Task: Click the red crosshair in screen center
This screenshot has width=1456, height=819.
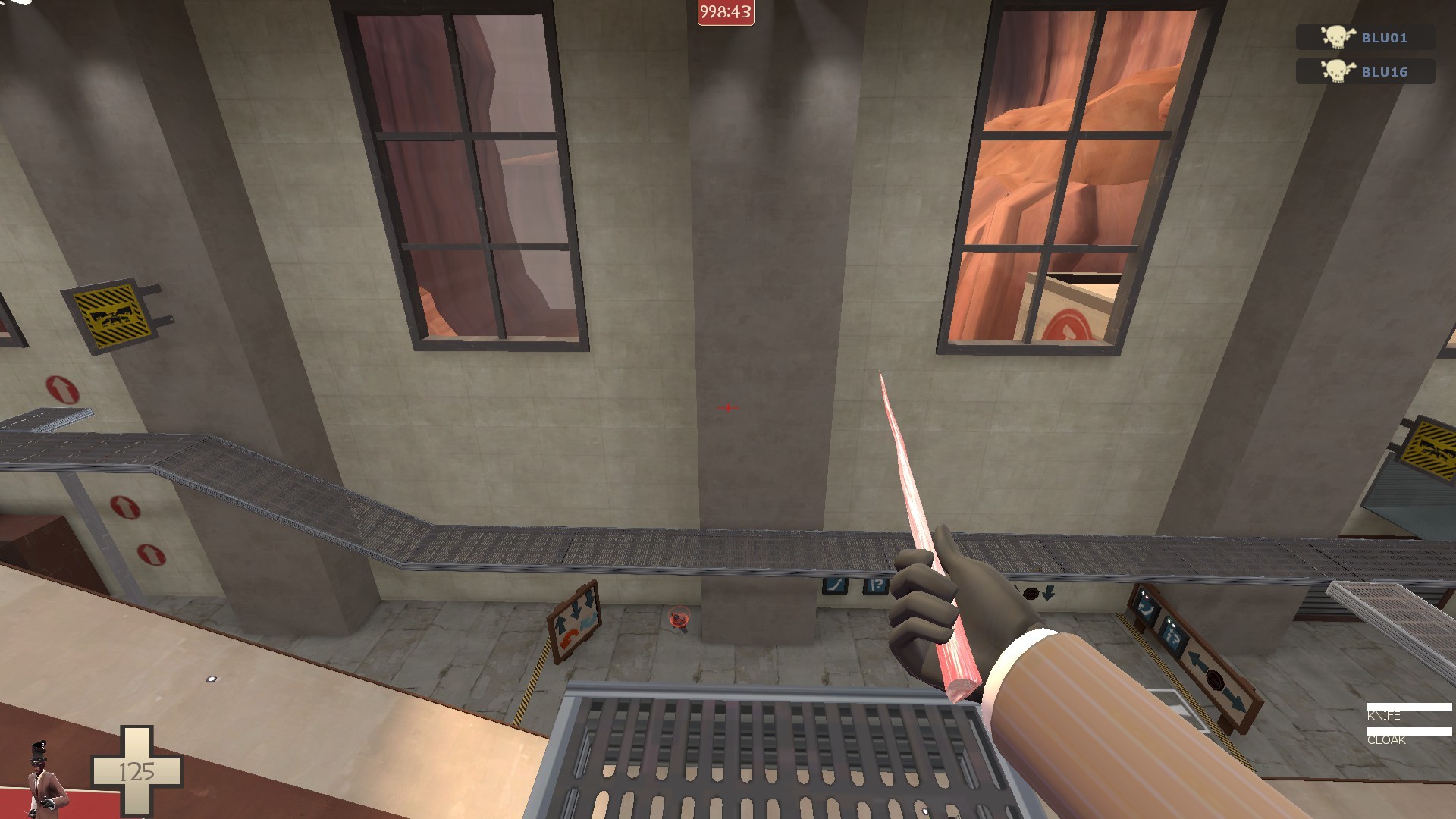Action: [726, 408]
